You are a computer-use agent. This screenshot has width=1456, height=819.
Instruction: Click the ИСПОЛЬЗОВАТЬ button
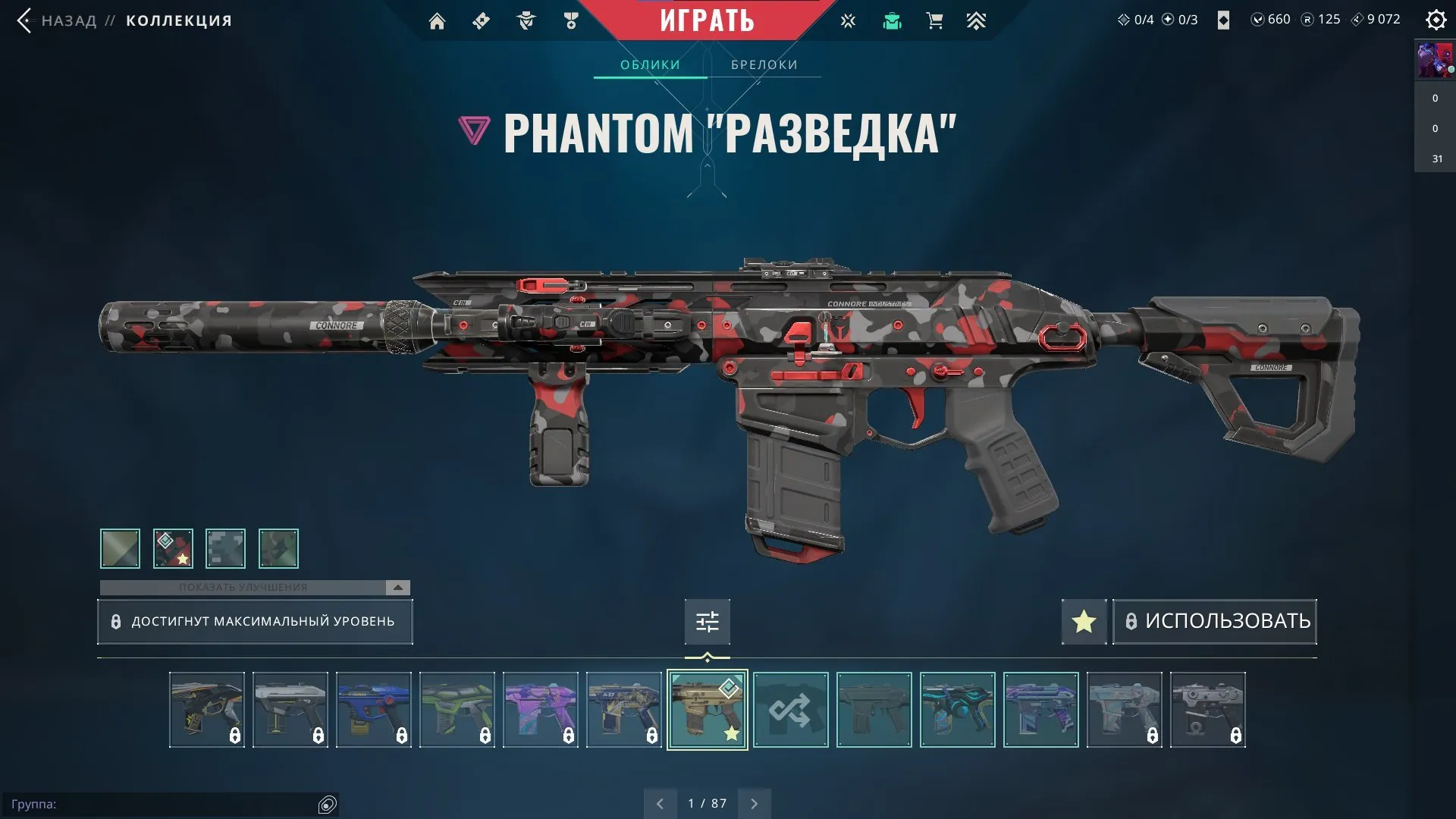coord(1214,621)
